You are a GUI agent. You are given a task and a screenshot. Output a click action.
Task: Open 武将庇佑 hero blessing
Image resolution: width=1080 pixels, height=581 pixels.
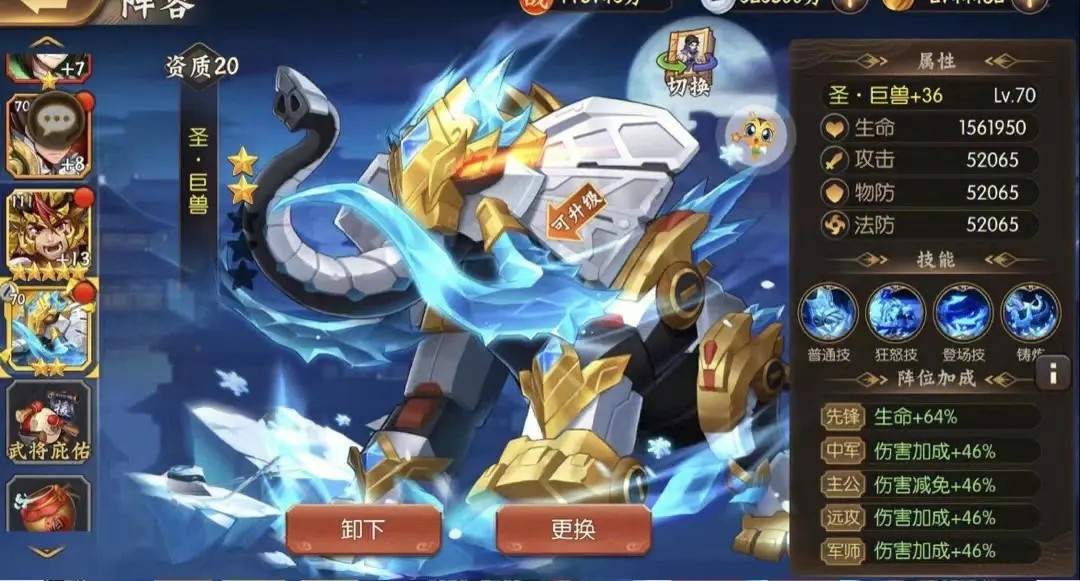coord(48,421)
